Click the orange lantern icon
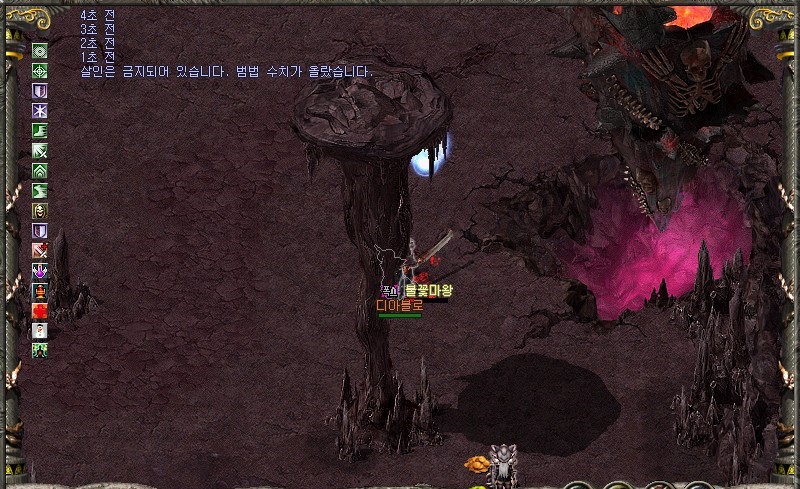The image size is (800, 489). [40, 291]
